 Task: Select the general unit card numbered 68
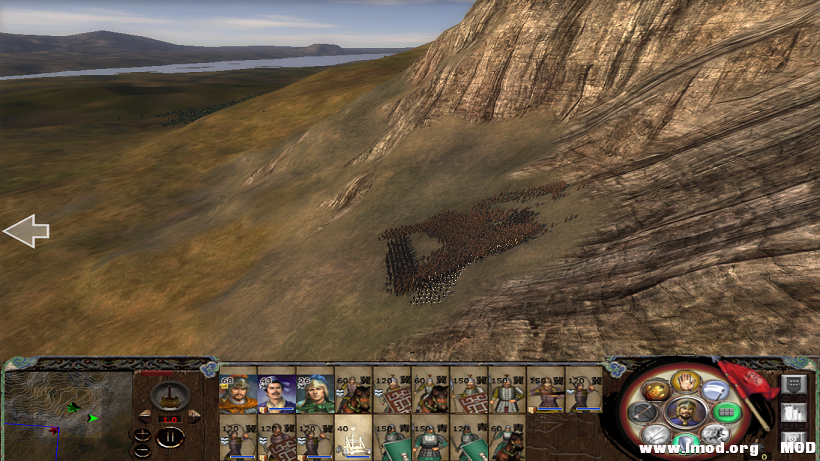click(x=238, y=393)
